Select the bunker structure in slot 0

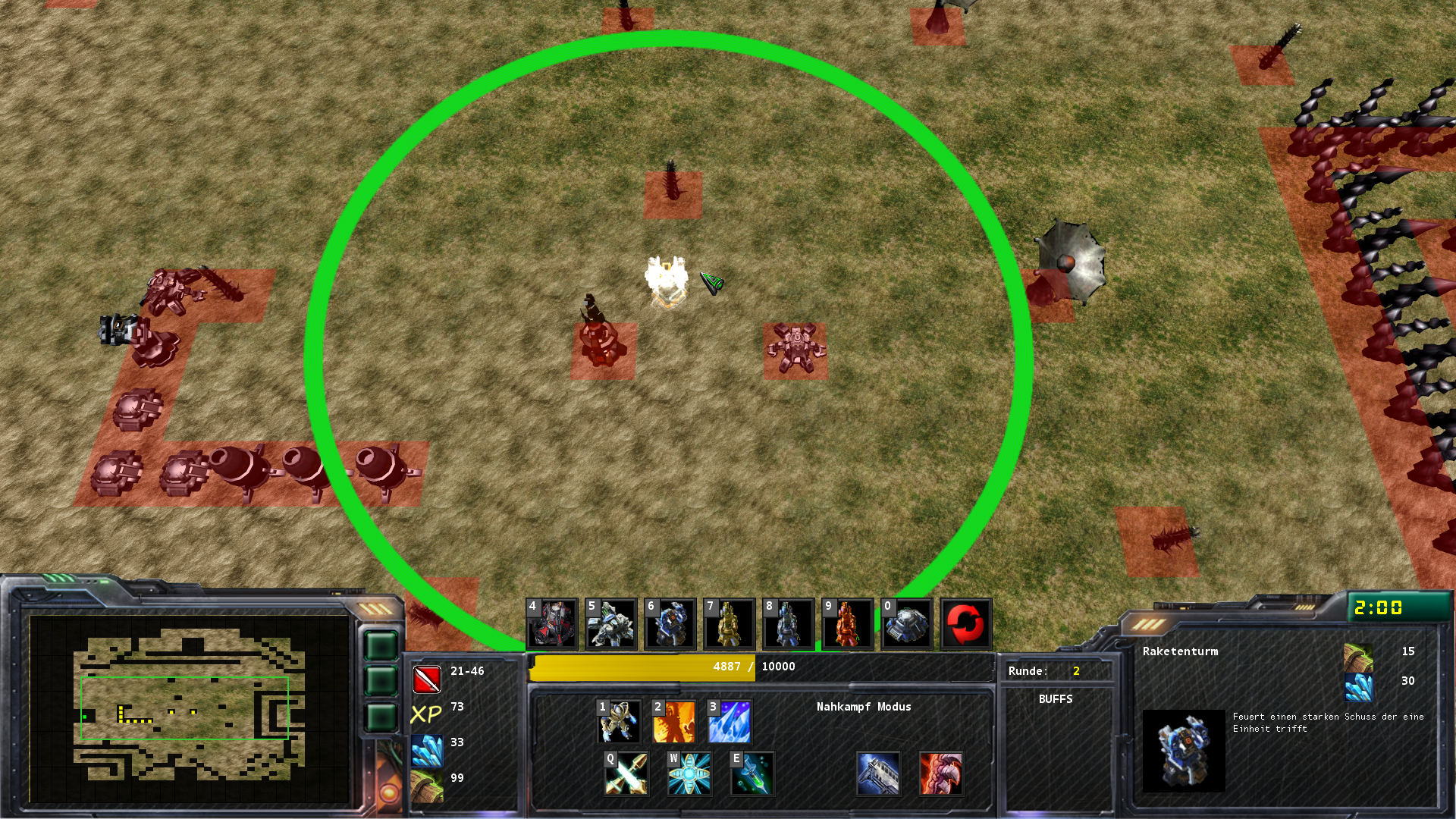pyautogui.click(x=907, y=624)
